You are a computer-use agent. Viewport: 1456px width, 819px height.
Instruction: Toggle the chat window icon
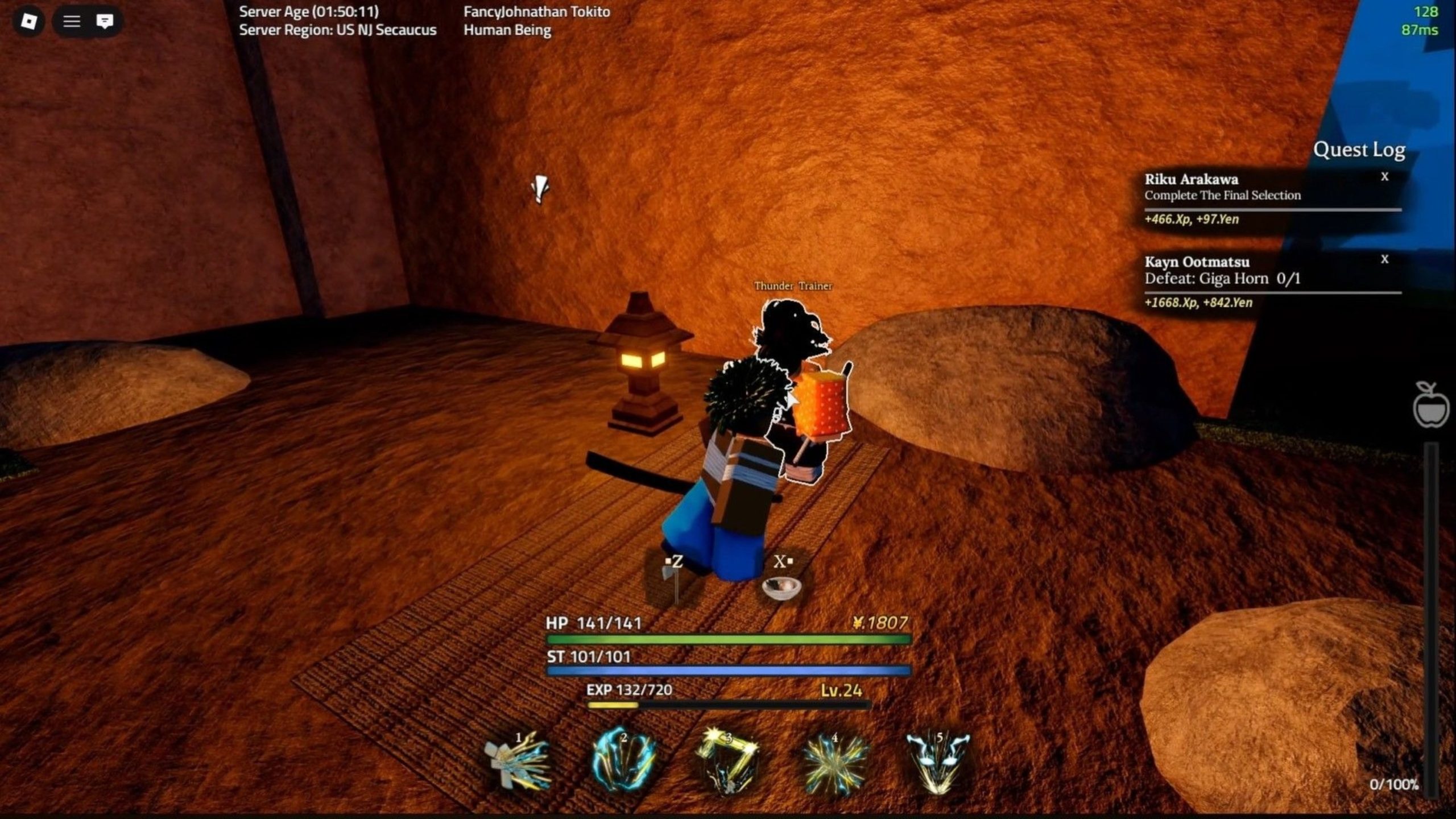point(105,22)
